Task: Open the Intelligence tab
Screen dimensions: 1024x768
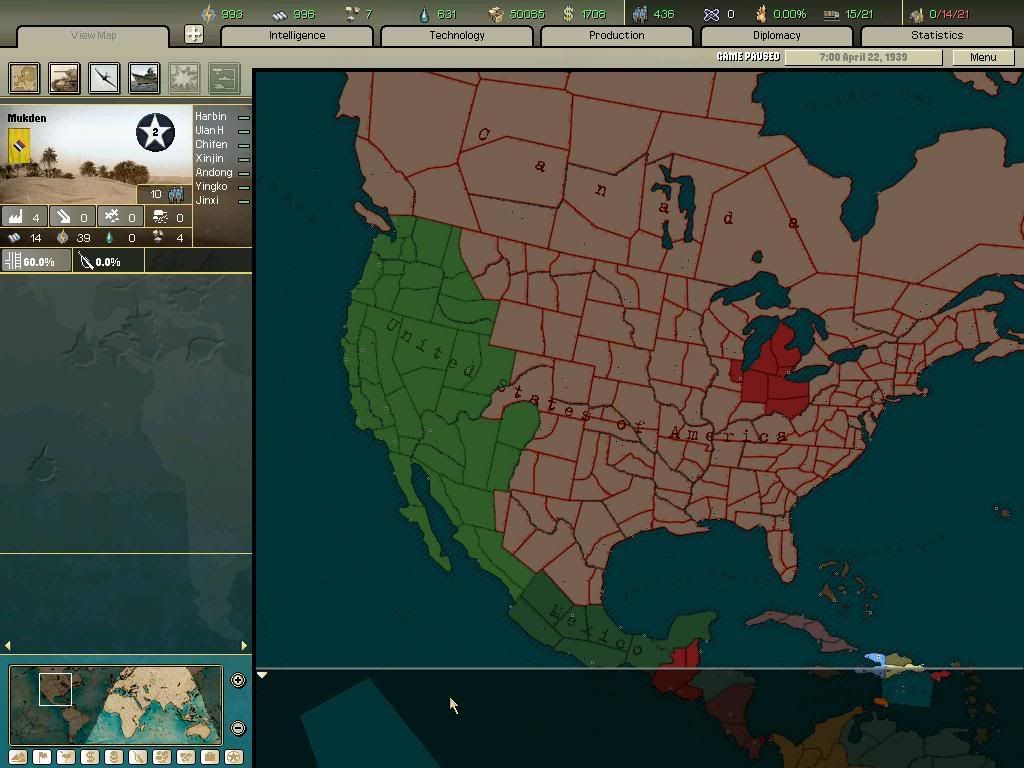Action: click(297, 36)
